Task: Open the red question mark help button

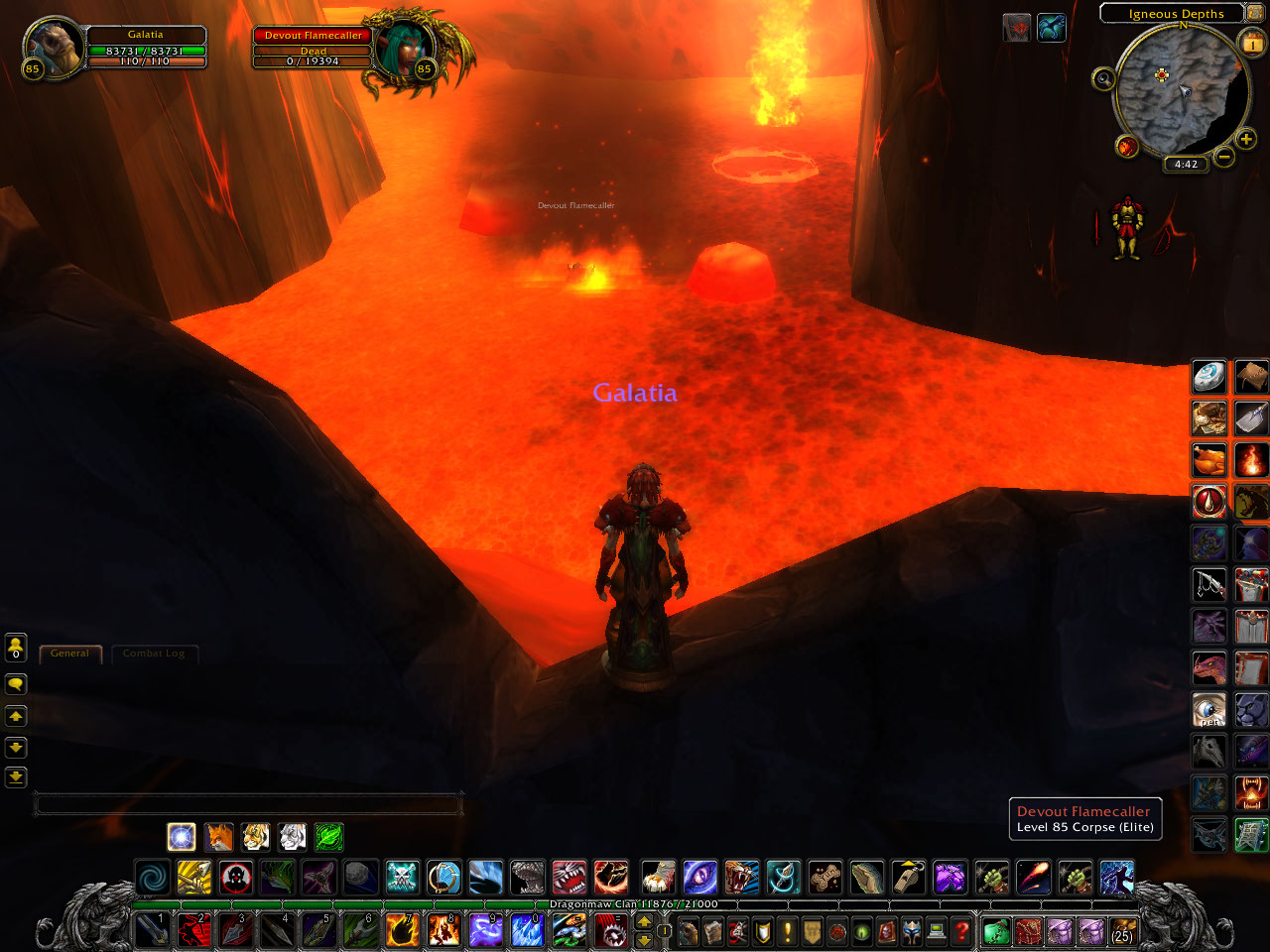Action: point(960,931)
